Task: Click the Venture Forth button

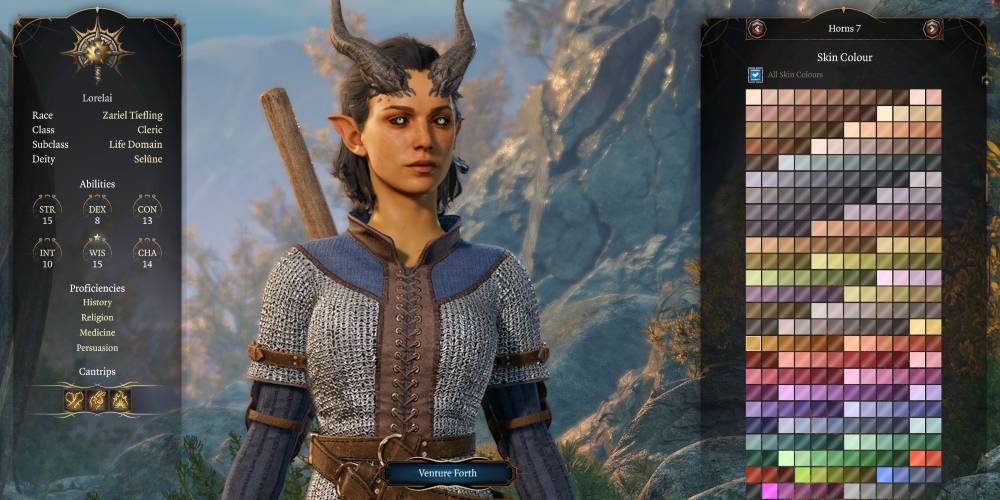Action: coord(446,473)
